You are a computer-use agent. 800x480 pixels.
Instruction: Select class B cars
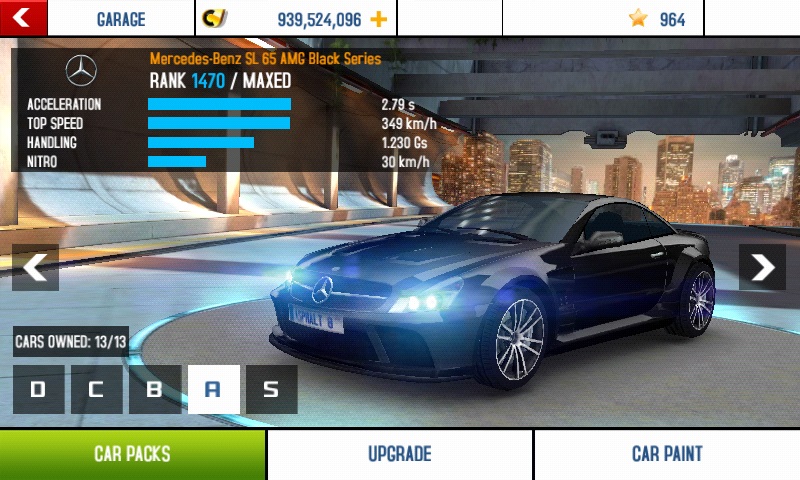(x=155, y=389)
